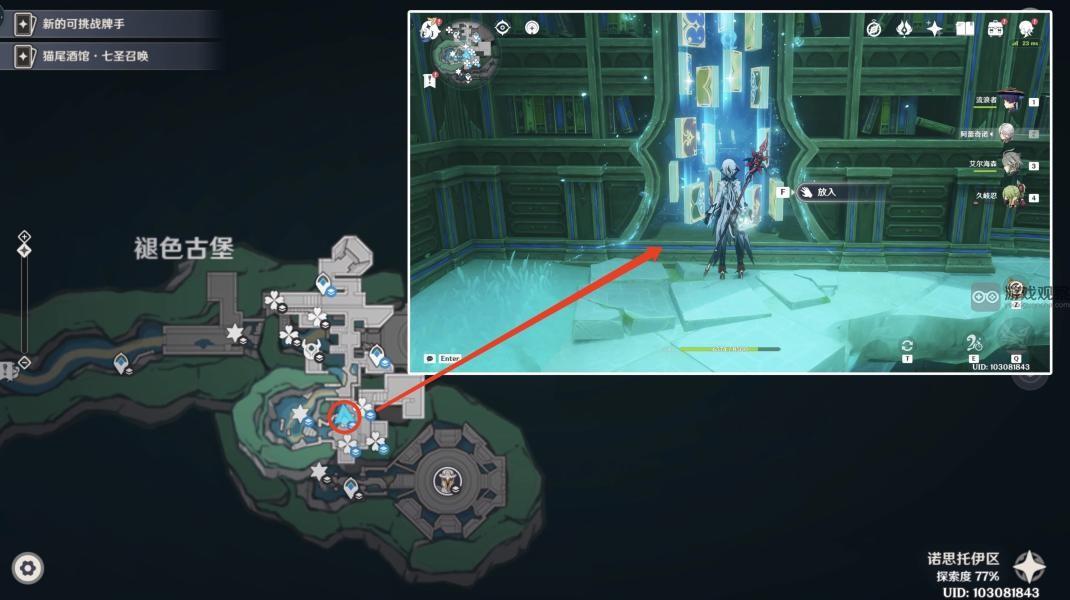Zoom out the map with the minus button
Screen dimensions: 1070x600
24,362
